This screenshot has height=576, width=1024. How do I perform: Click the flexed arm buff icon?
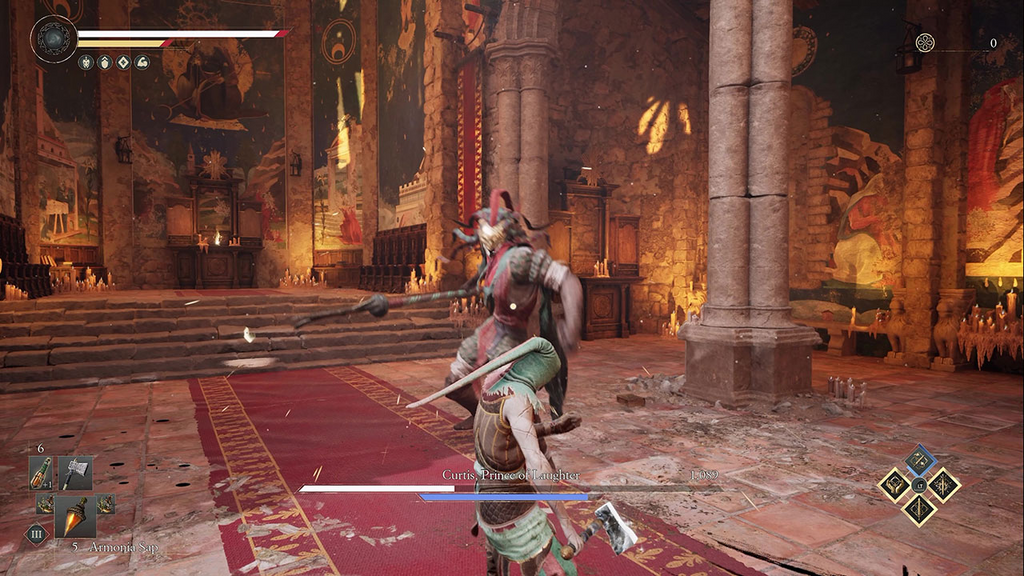pyautogui.click(x=142, y=62)
